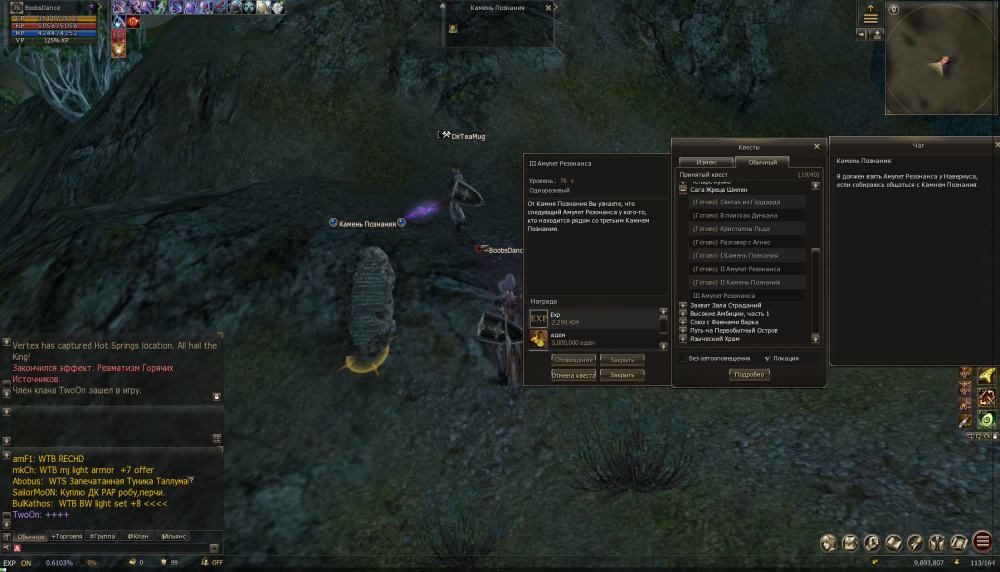Click the Отмена квеста button
The height and width of the screenshot is (572, 1000).
(x=573, y=375)
